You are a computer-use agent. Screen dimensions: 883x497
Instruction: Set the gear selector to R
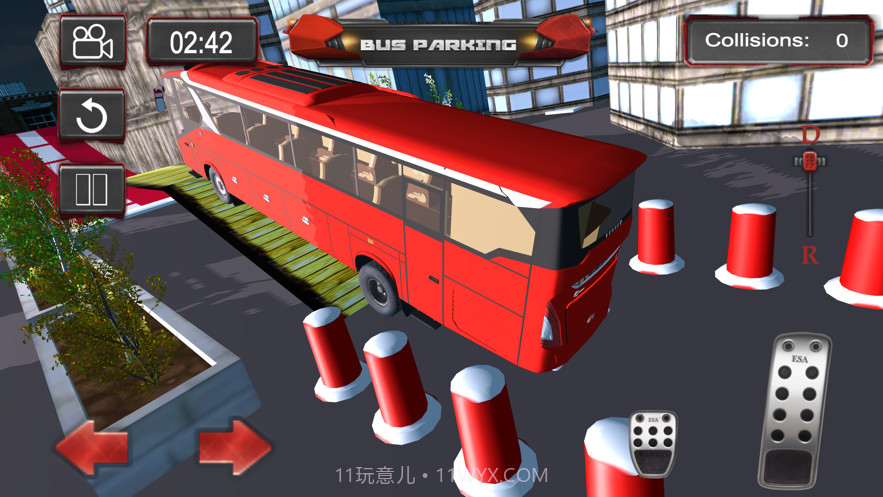click(x=809, y=254)
